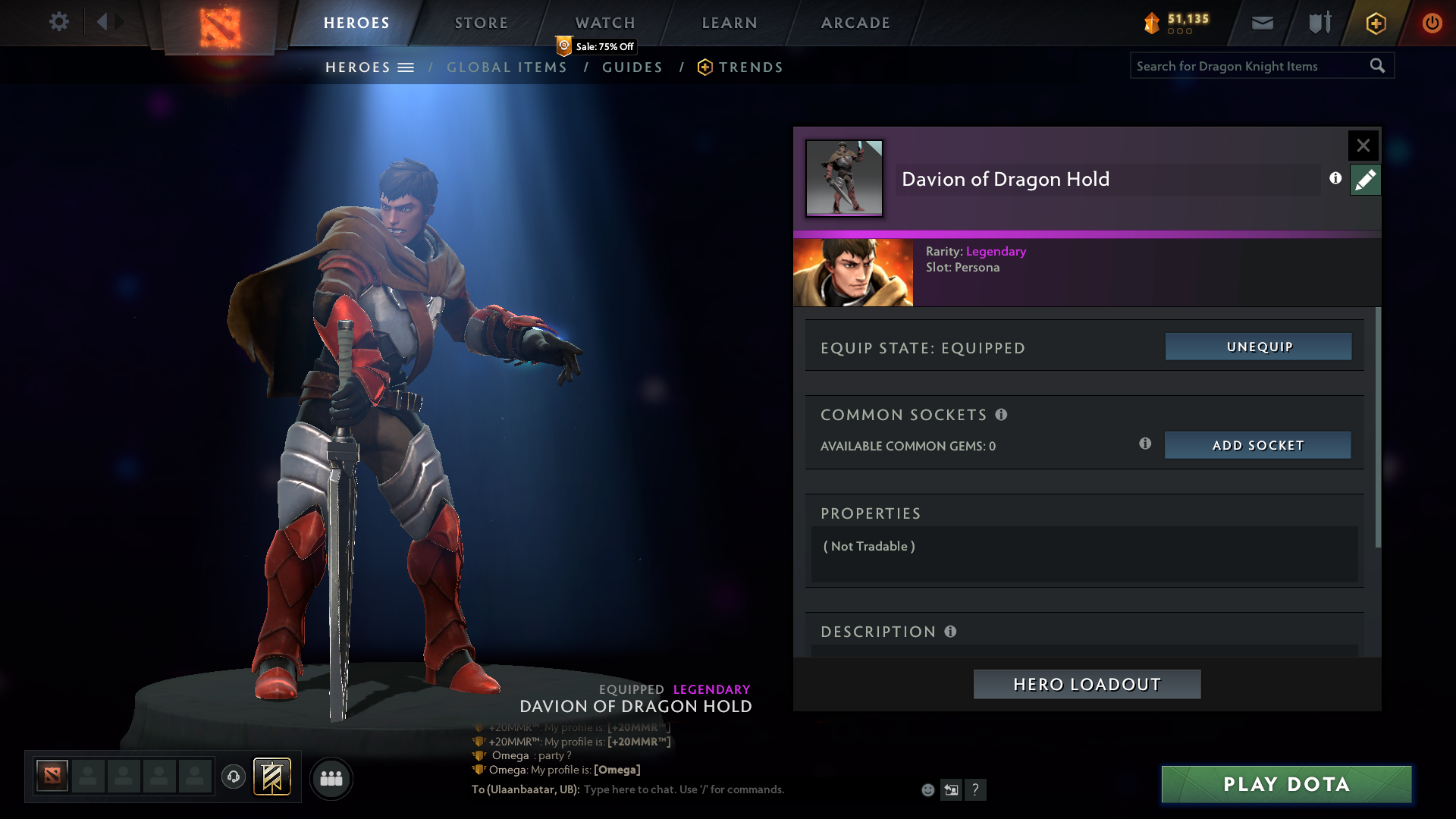Open the mail envelope icon

pos(1262,23)
